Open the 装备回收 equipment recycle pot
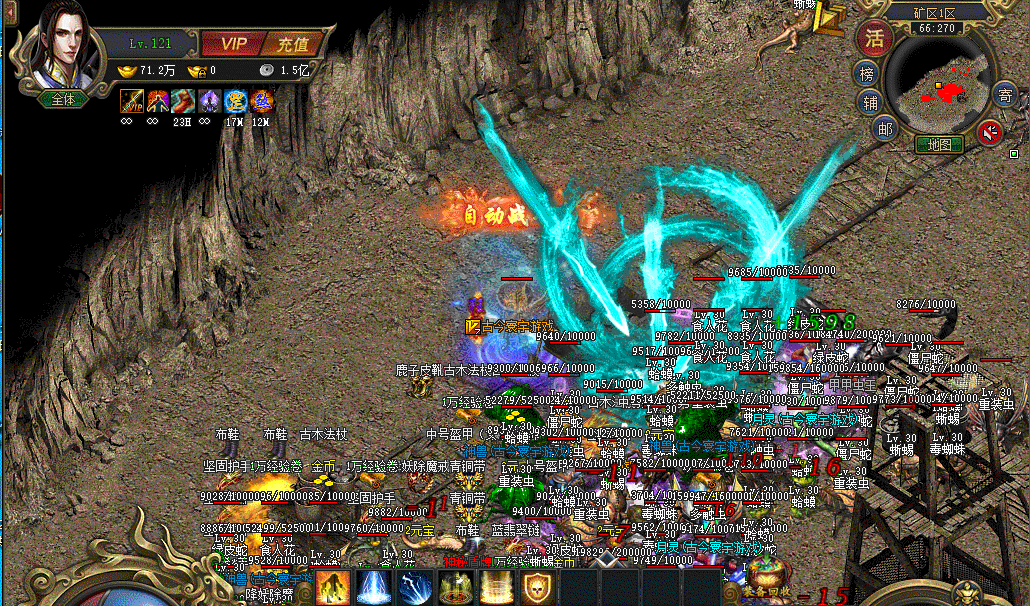The height and width of the screenshot is (606, 1030). (764, 578)
